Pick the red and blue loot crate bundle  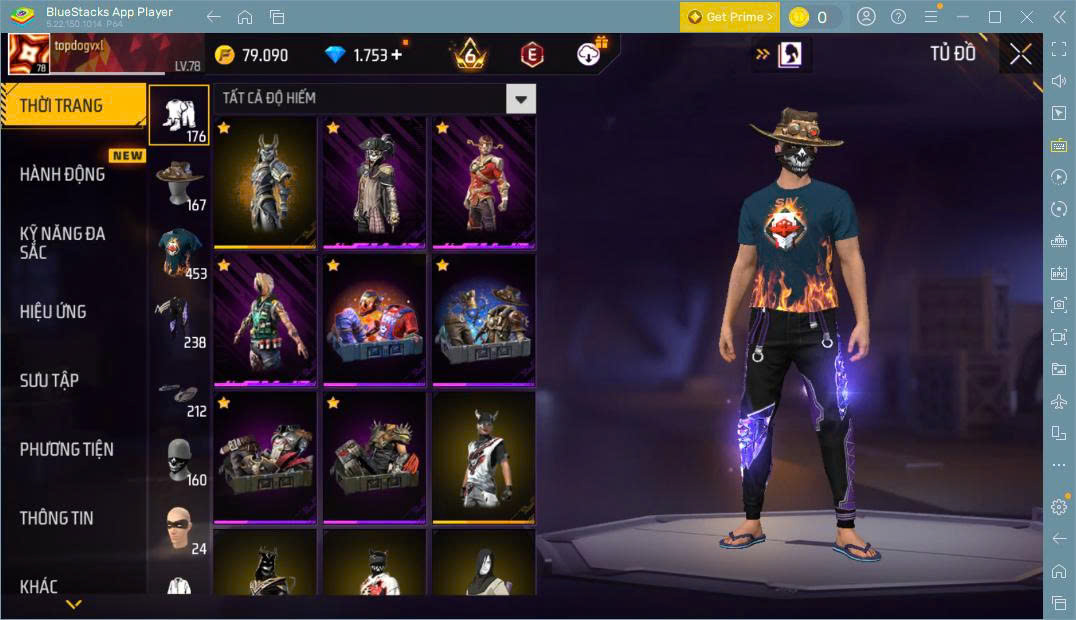(x=374, y=319)
